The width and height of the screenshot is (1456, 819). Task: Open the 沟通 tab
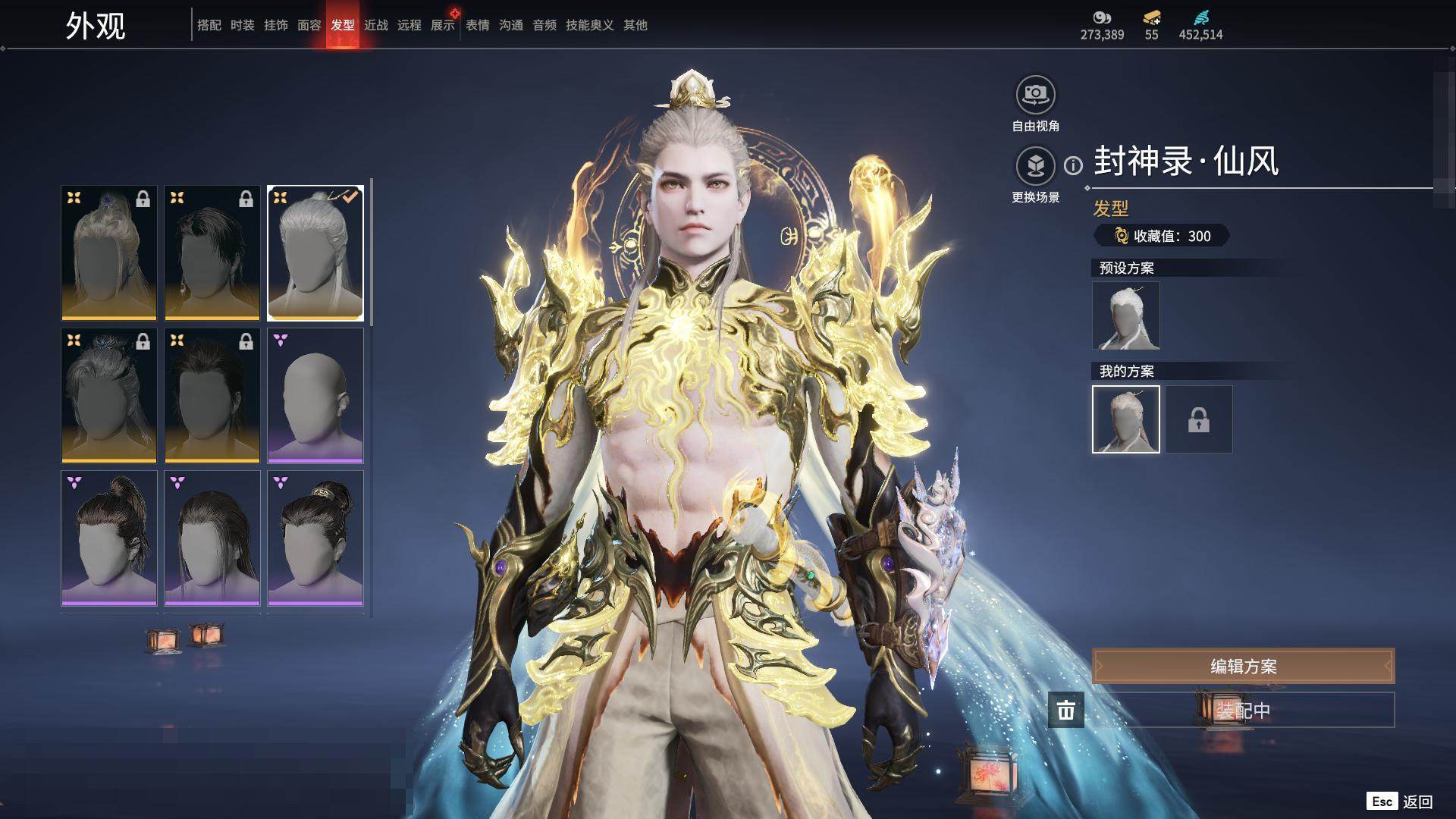(x=511, y=25)
